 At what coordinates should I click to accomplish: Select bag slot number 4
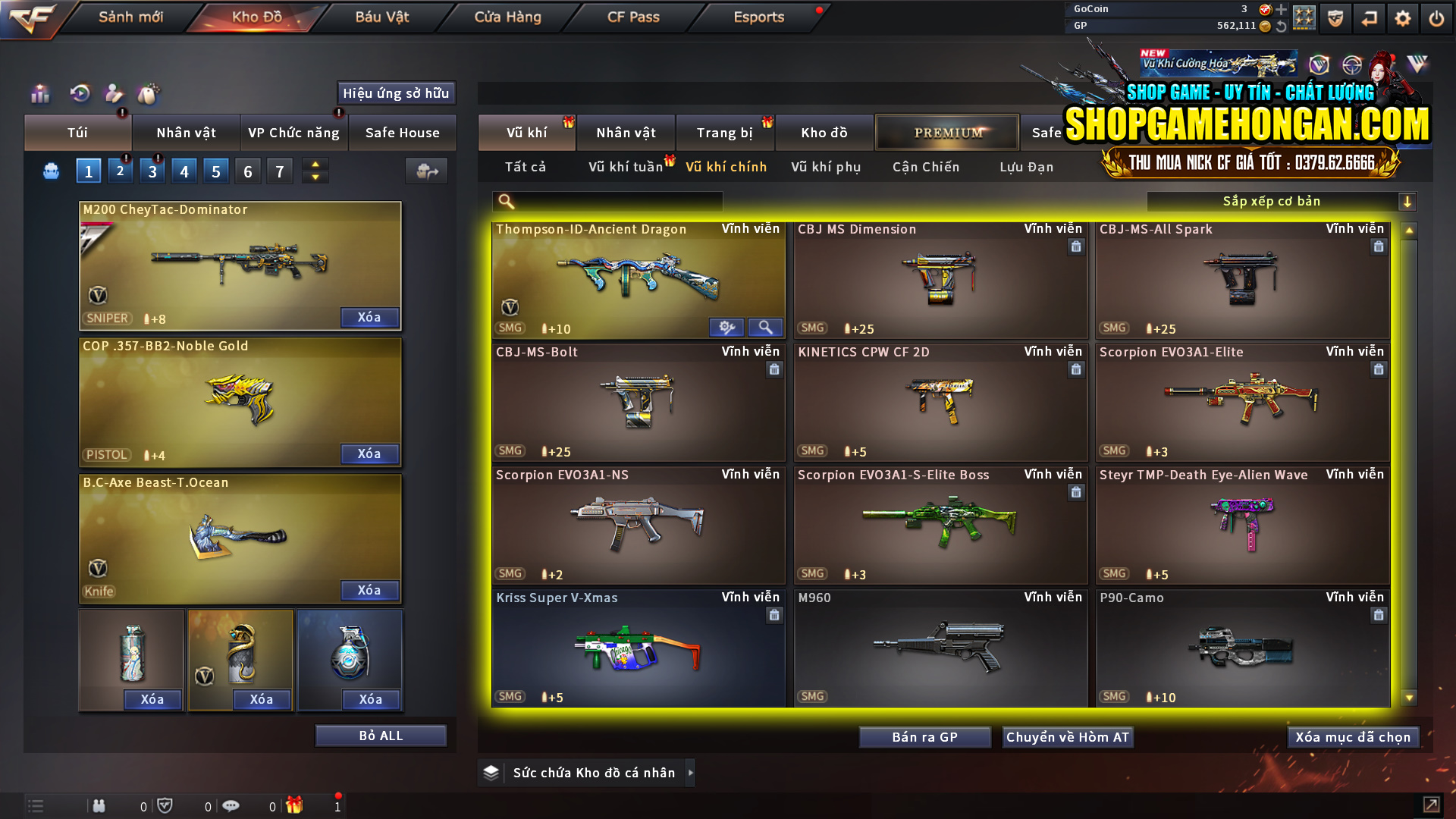[184, 171]
